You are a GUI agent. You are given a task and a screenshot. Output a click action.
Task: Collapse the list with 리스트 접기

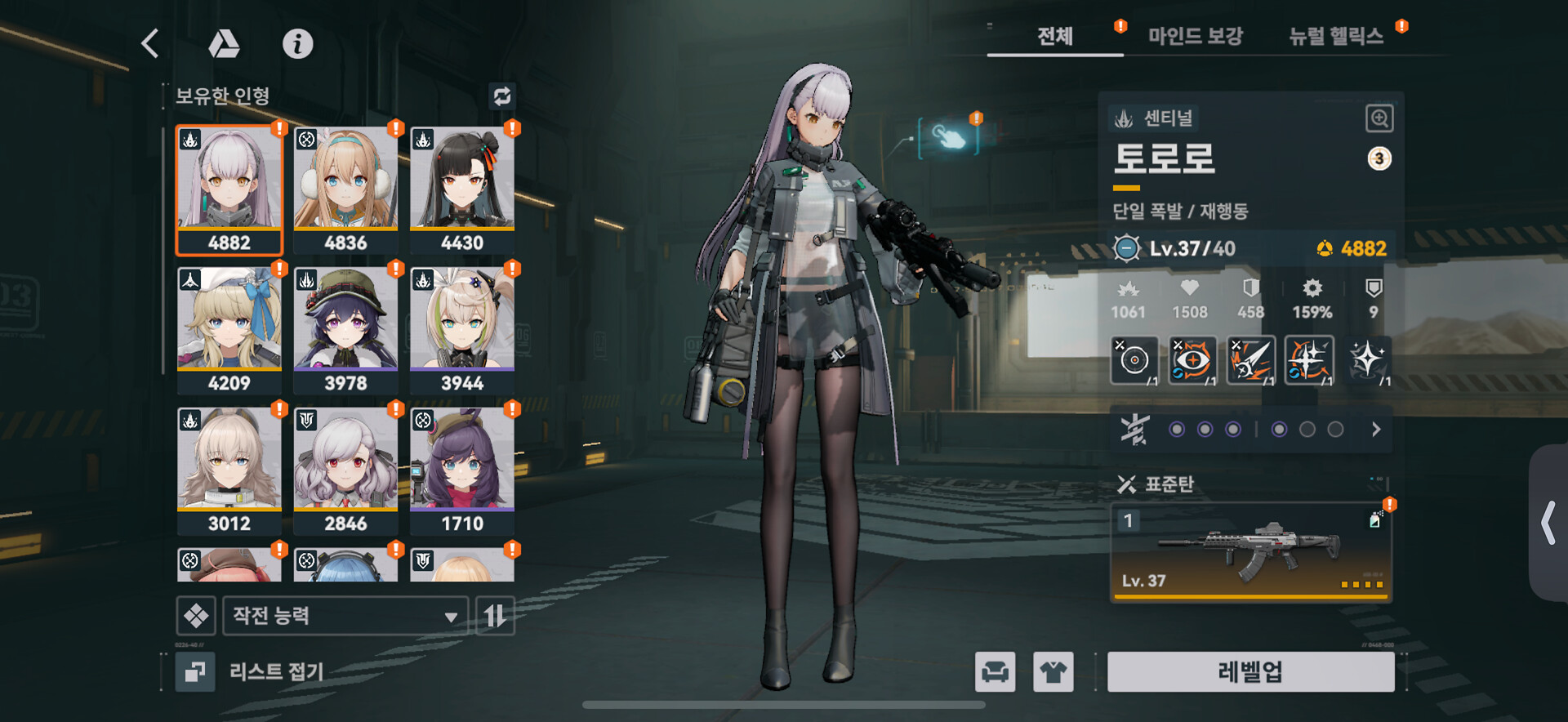(253, 671)
